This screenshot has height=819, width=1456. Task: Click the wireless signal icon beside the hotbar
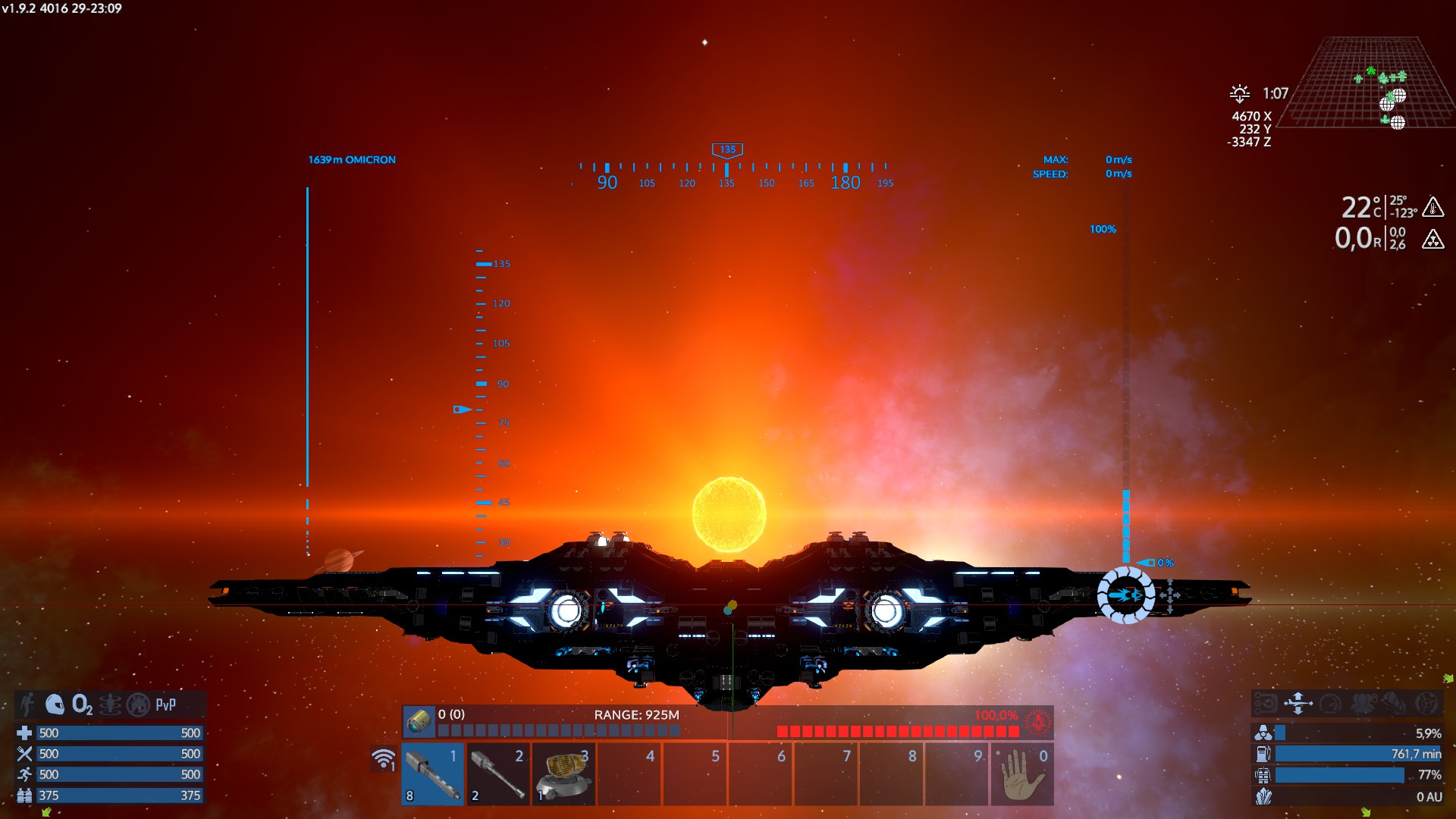click(x=384, y=758)
